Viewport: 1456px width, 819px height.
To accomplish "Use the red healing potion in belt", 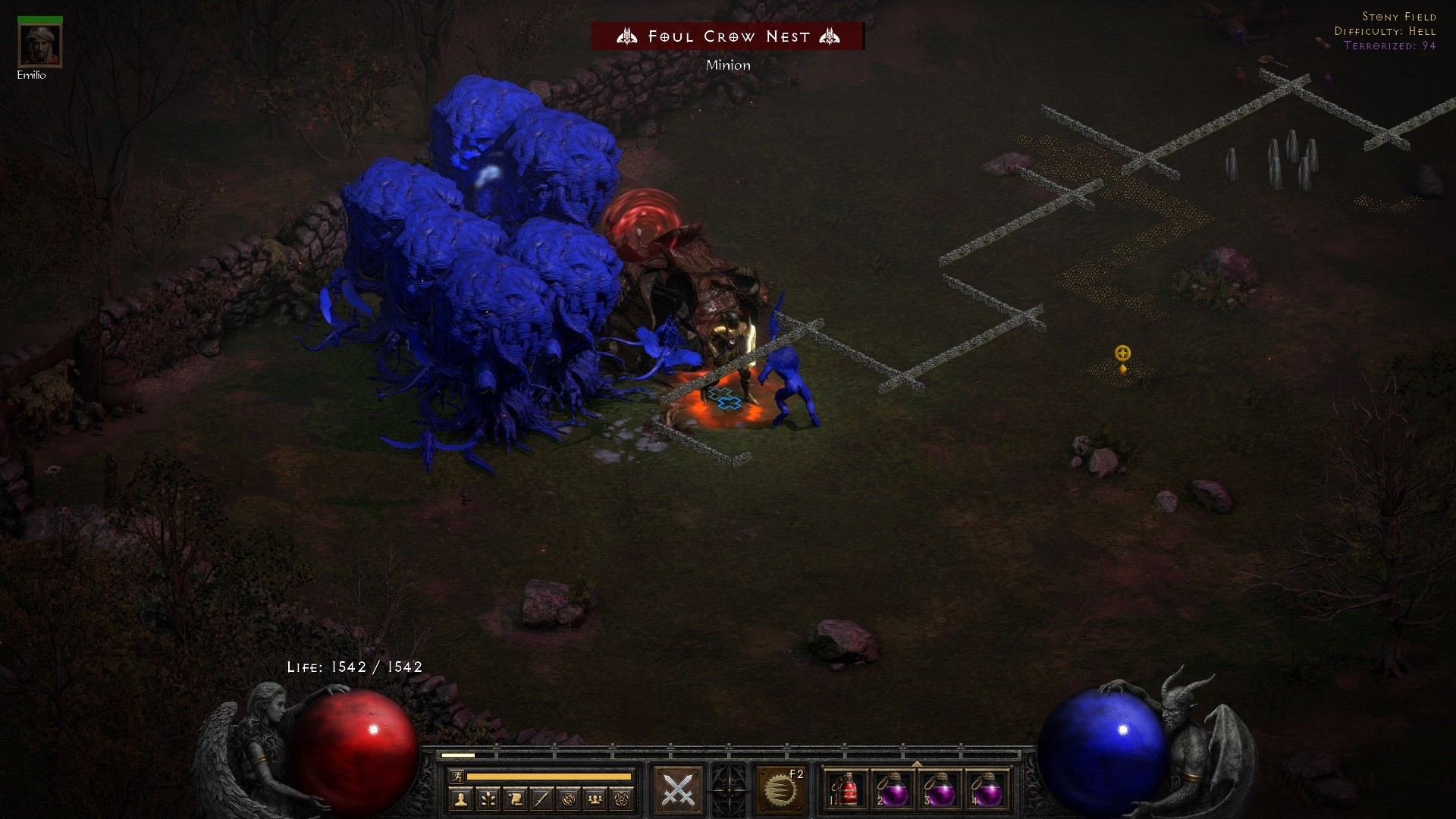I will coord(846,790).
